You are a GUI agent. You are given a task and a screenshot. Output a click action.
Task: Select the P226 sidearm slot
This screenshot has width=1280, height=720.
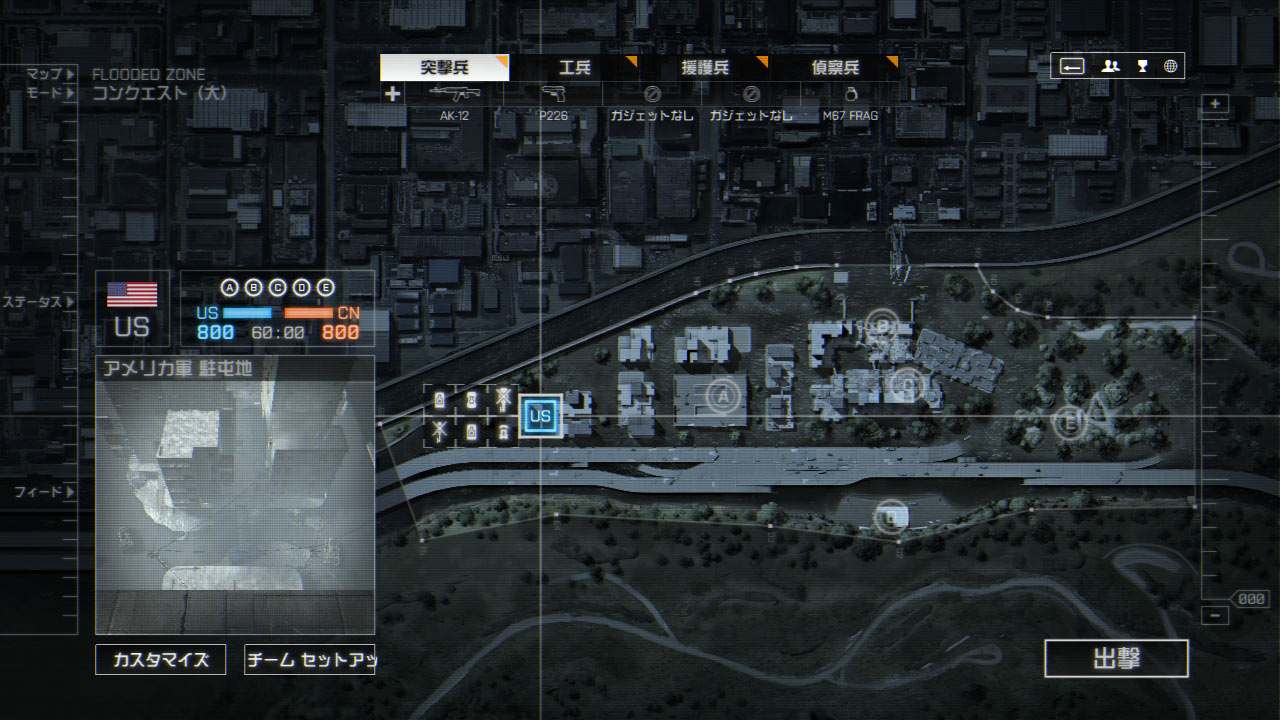click(553, 99)
